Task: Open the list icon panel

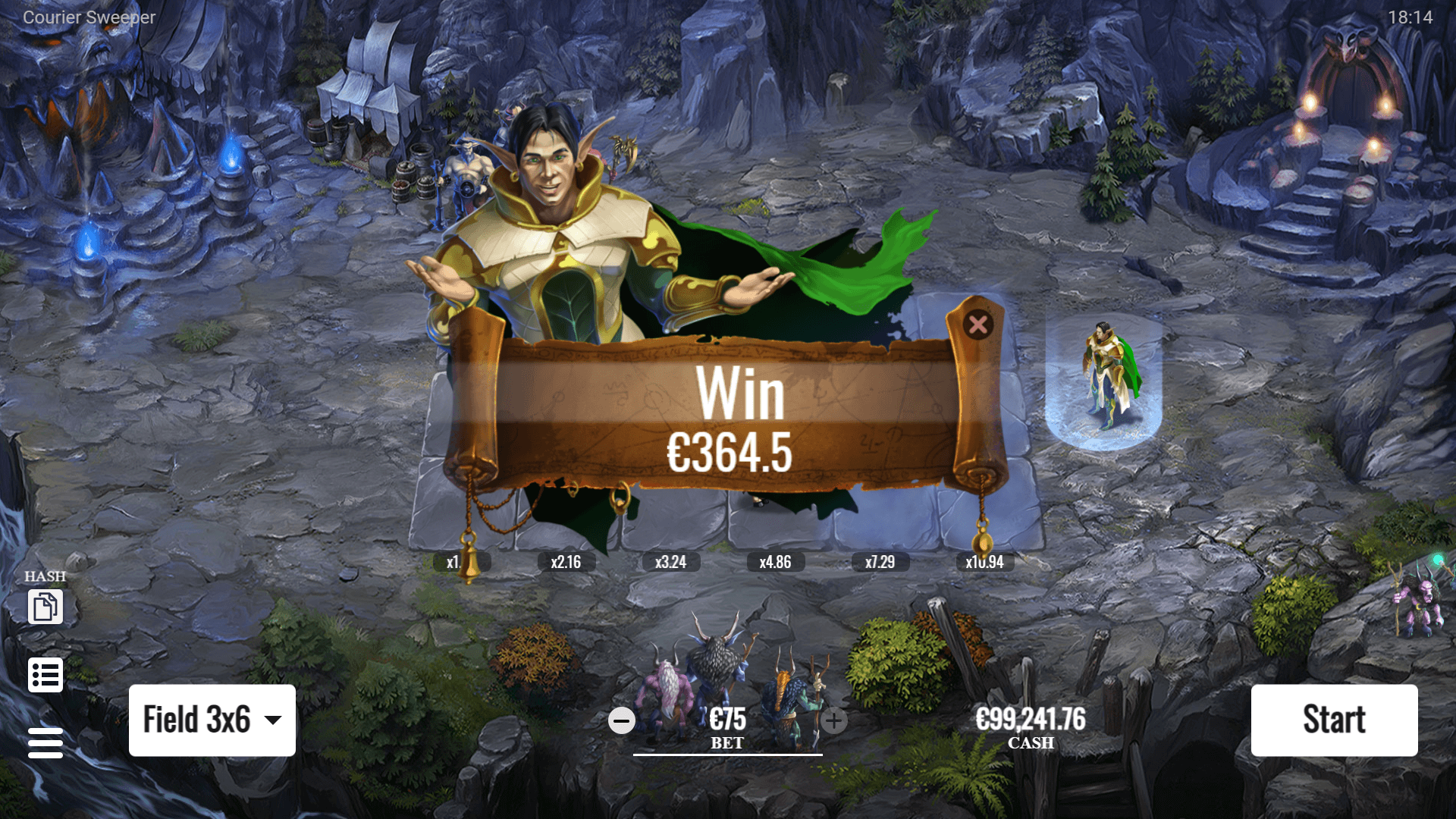Action: tap(45, 675)
